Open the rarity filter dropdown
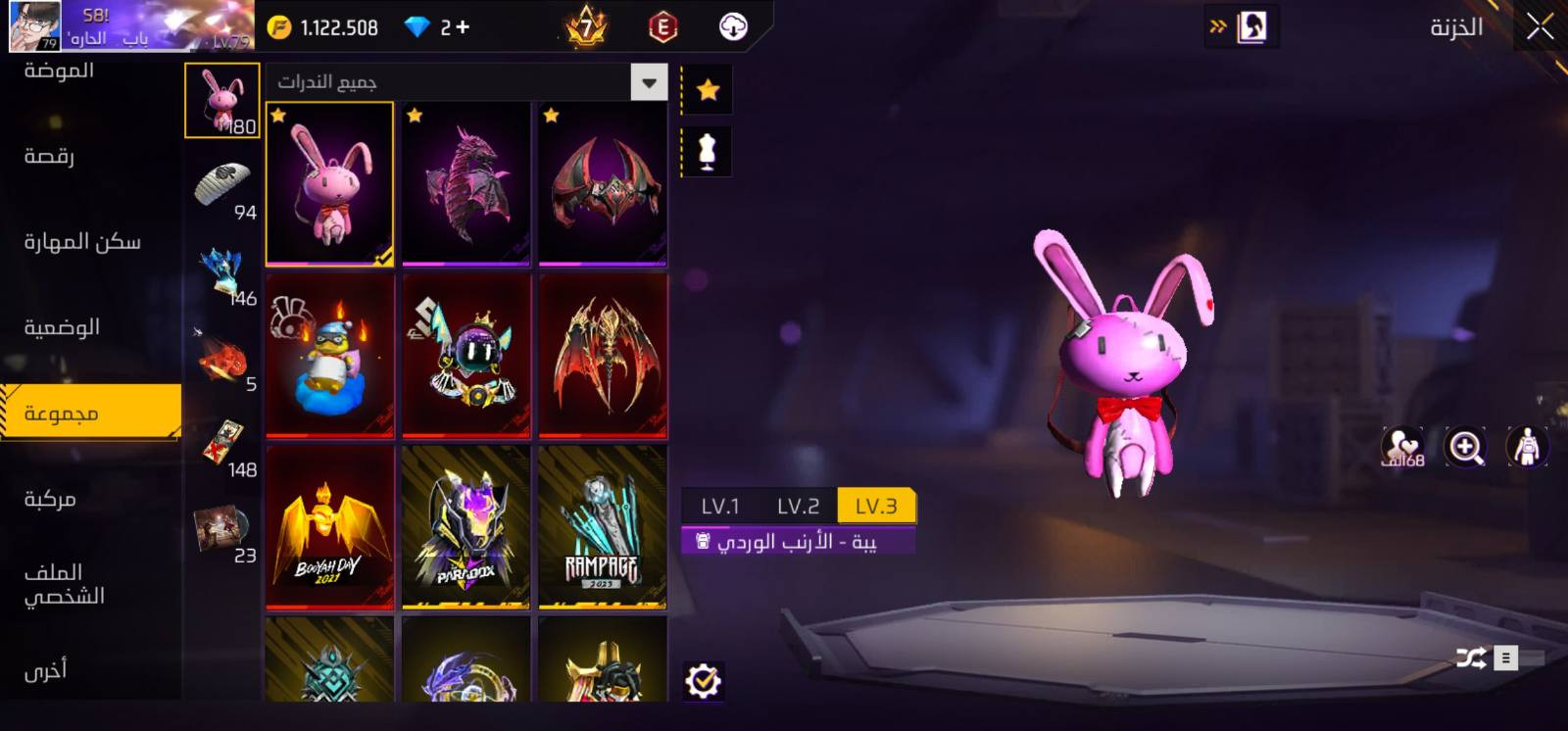 [x=649, y=83]
